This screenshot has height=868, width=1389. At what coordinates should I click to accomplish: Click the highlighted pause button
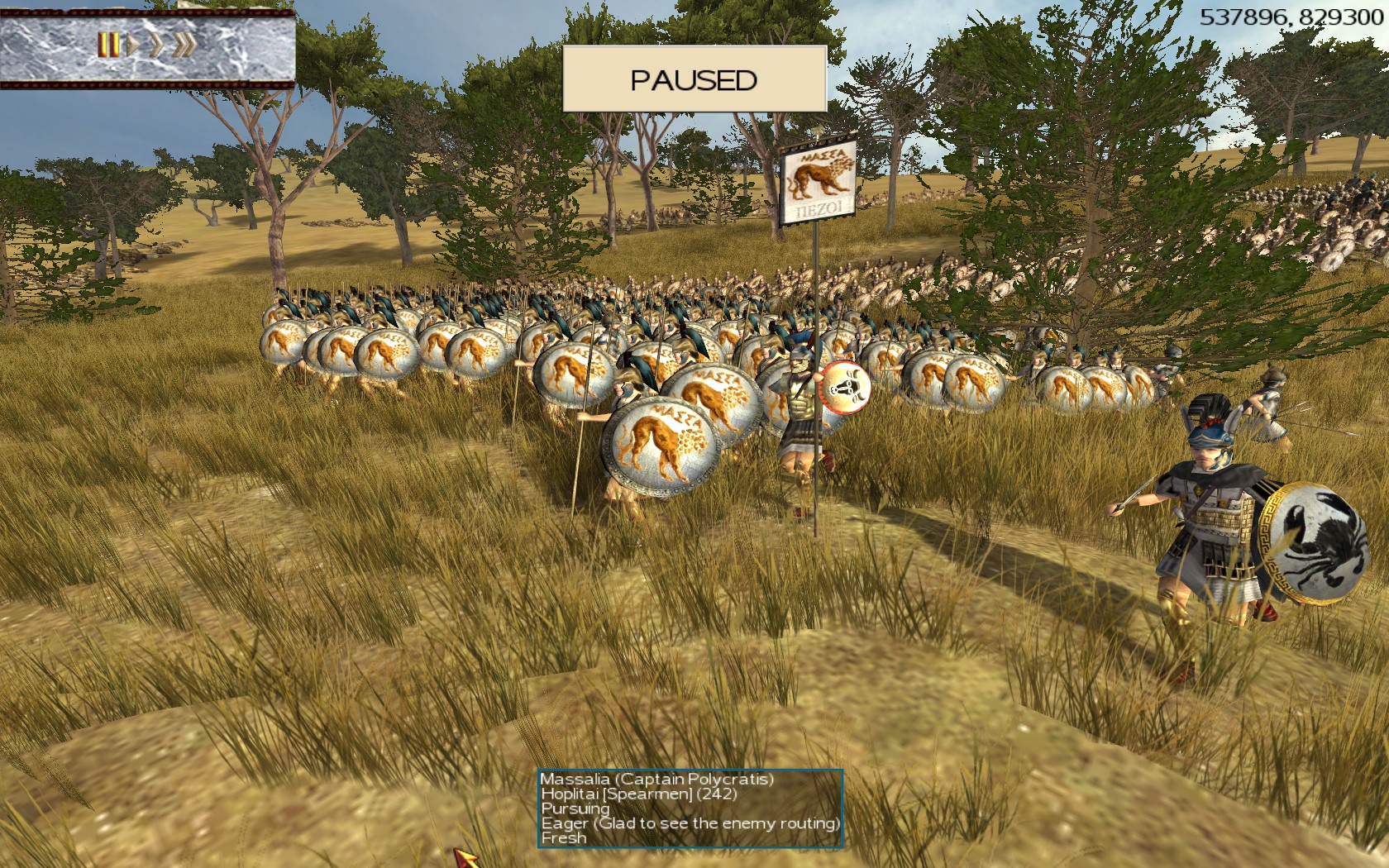tap(107, 45)
